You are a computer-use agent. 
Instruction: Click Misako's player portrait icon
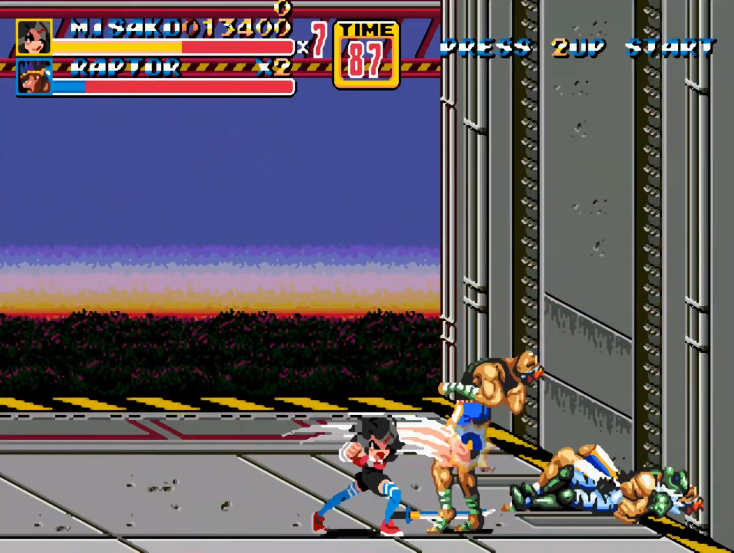coord(33,37)
